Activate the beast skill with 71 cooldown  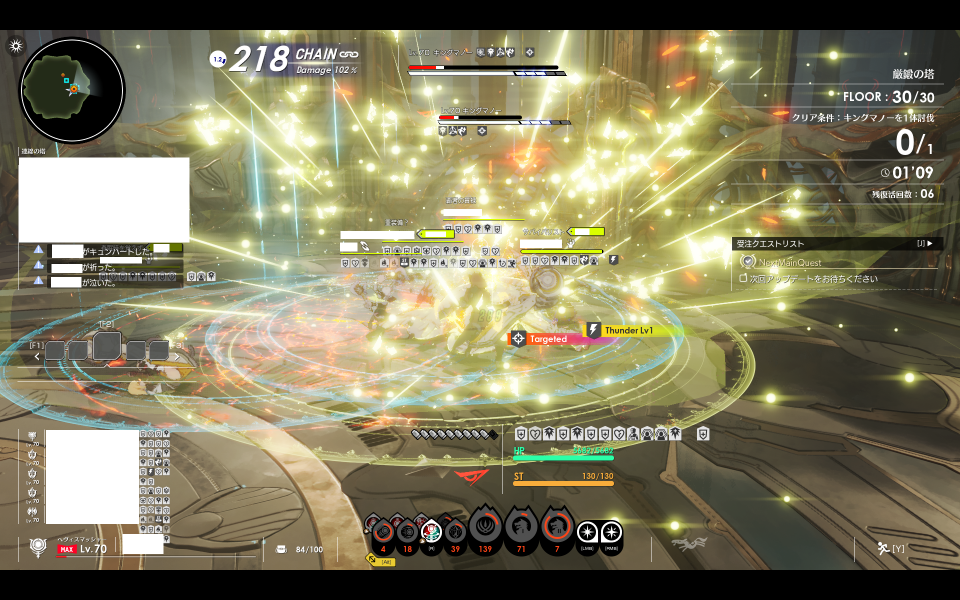tap(520, 527)
